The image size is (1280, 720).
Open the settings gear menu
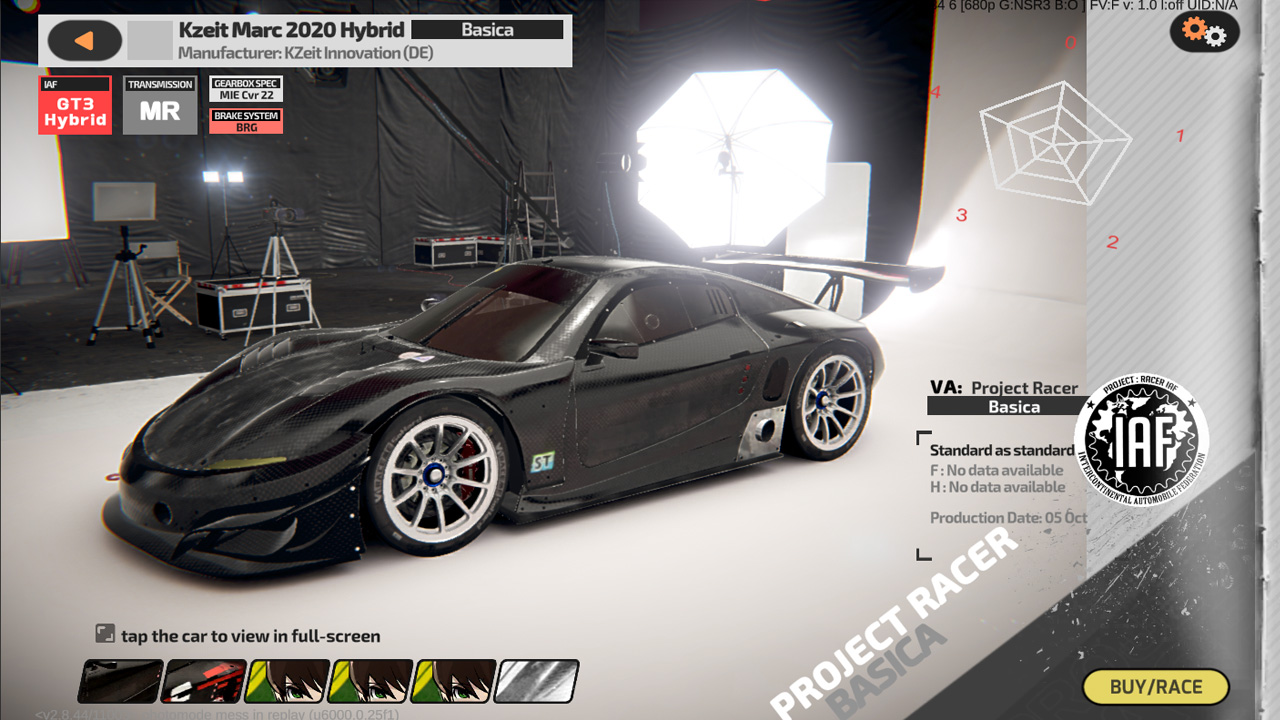coord(1204,33)
